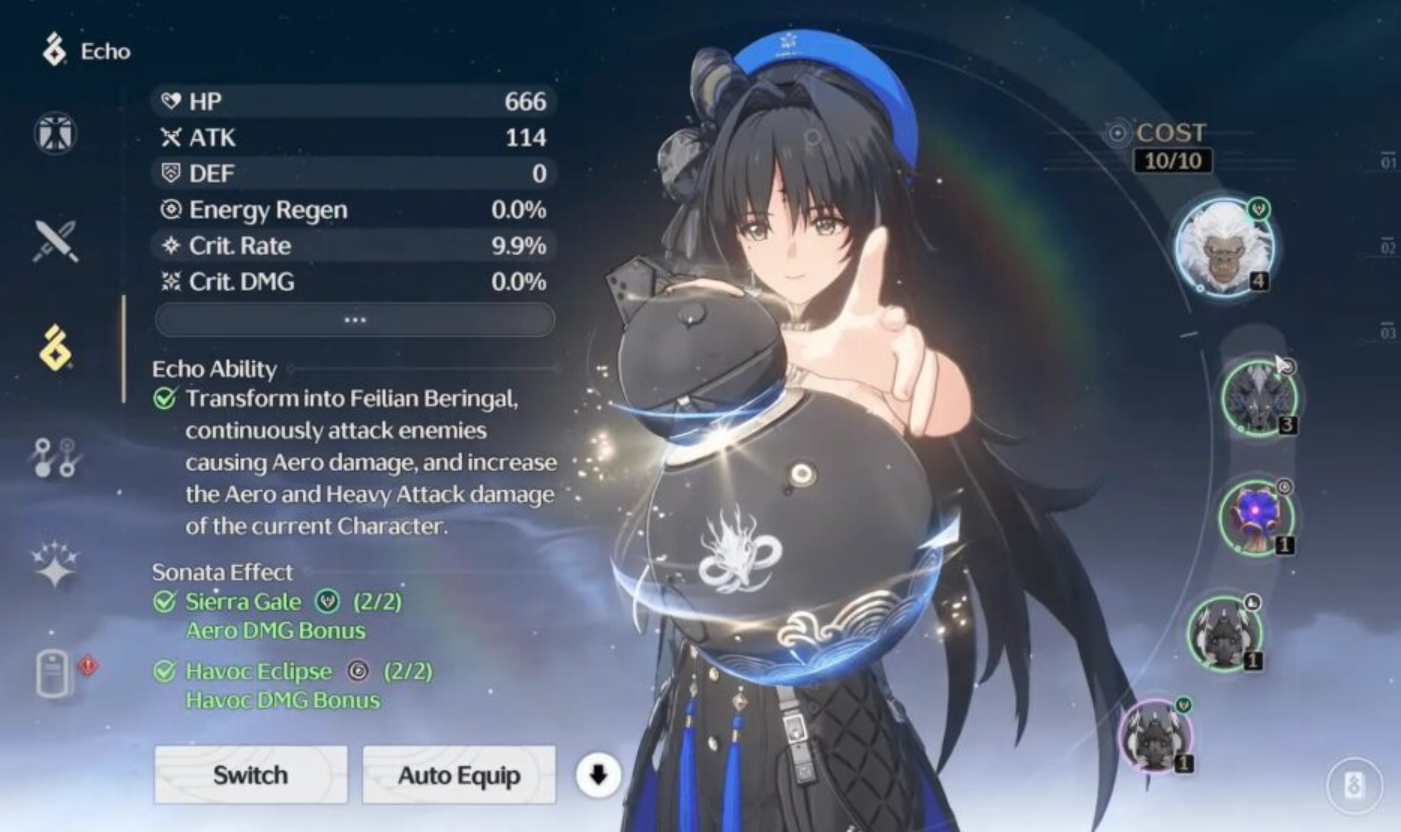This screenshot has height=832, width=1401.
Task: Choose the dark cost-3 echo slot
Action: (x=1258, y=398)
